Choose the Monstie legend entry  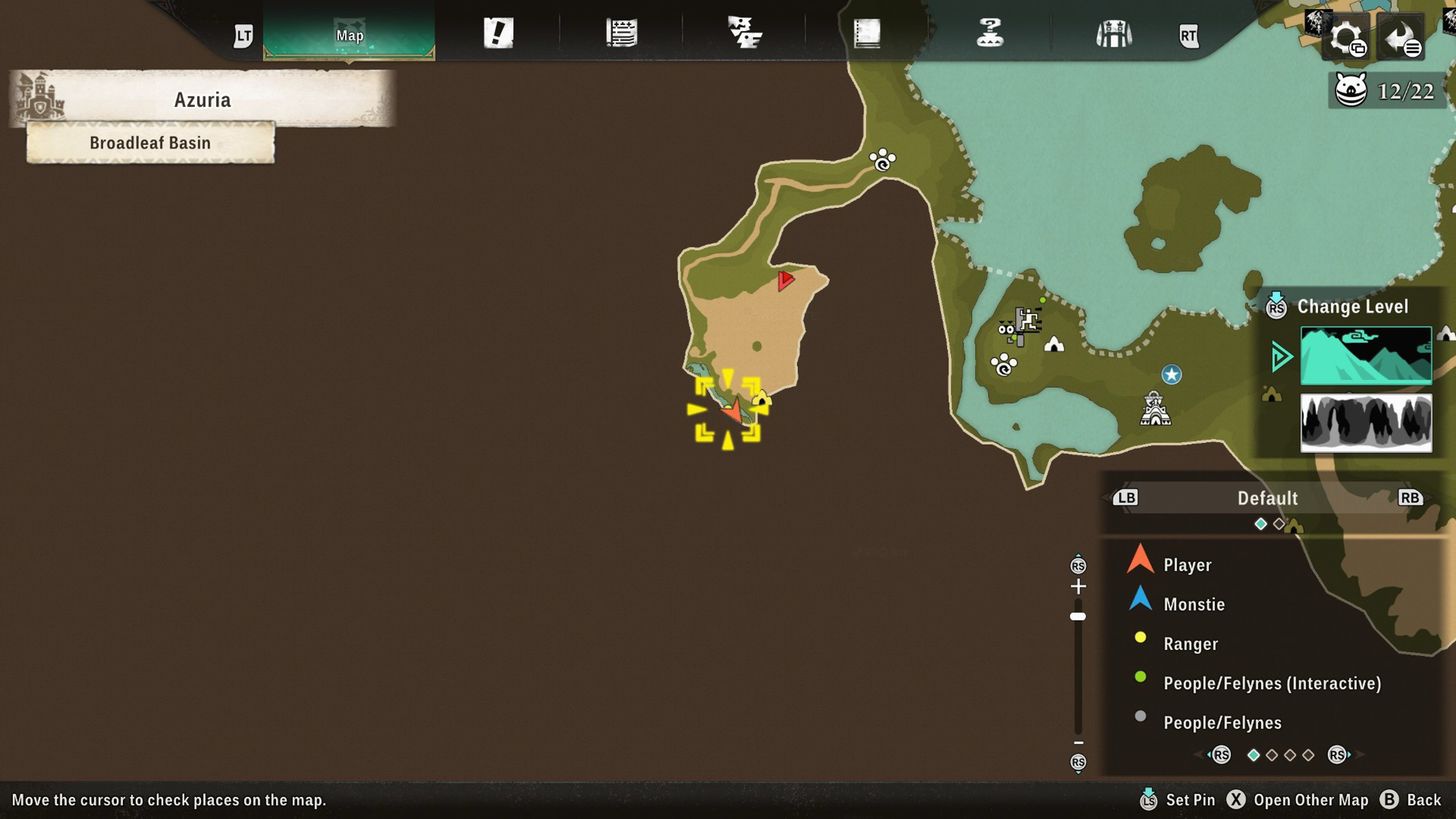point(1194,604)
